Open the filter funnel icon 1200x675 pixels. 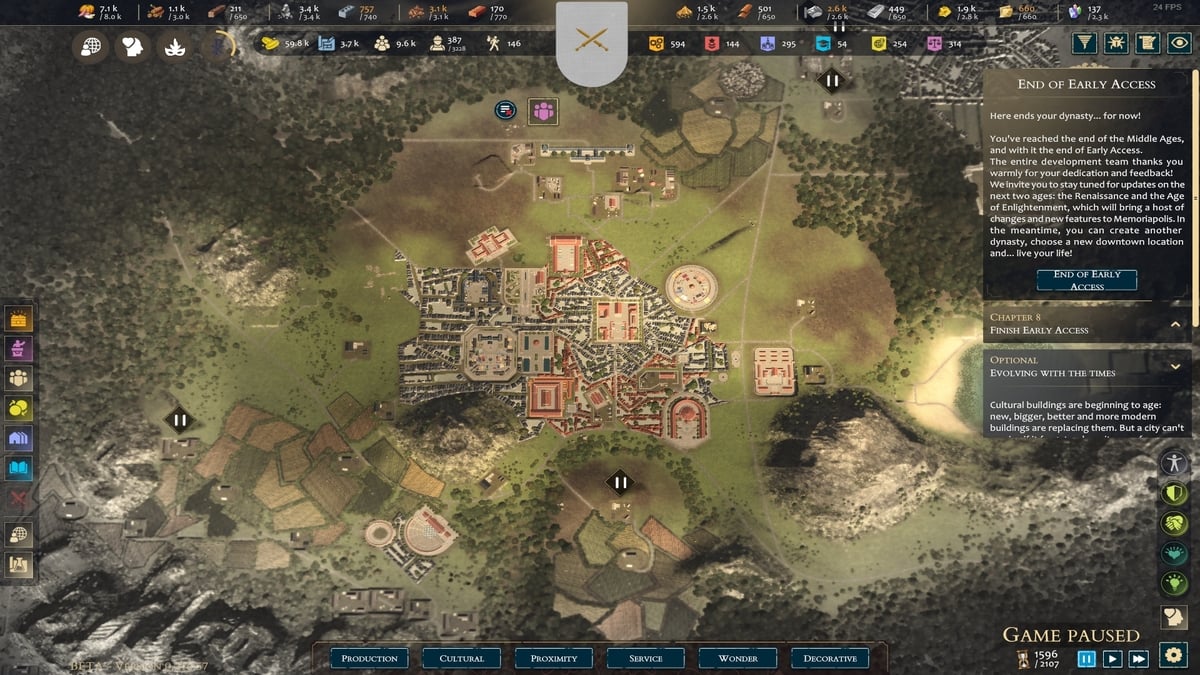1084,43
